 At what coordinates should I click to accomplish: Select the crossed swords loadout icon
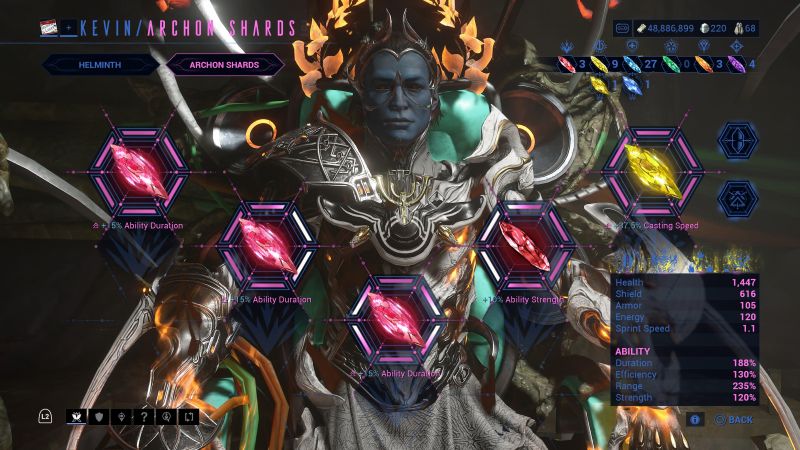pyautogui.click(x=76, y=415)
